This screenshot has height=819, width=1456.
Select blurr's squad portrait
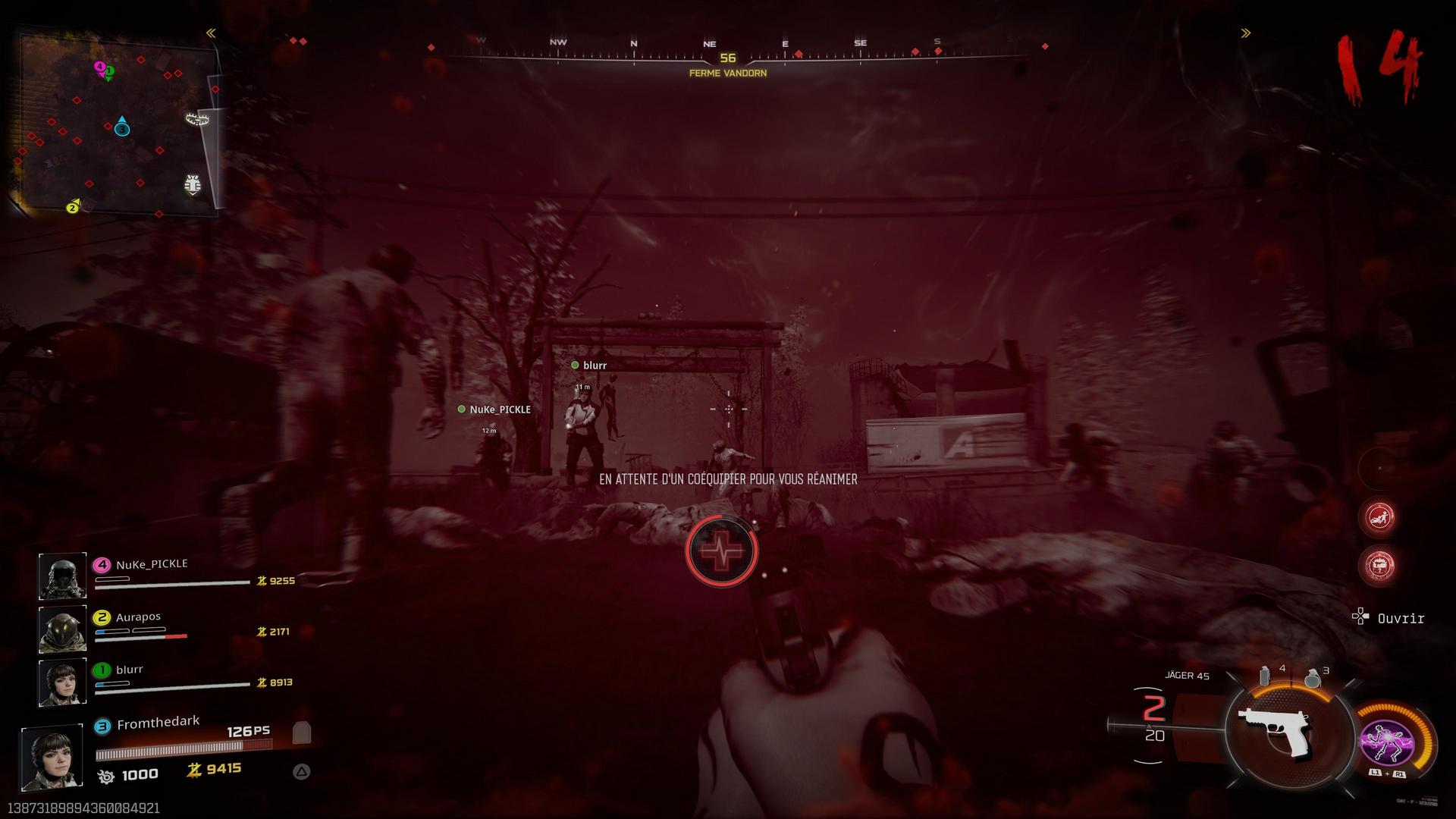[x=62, y=682]
